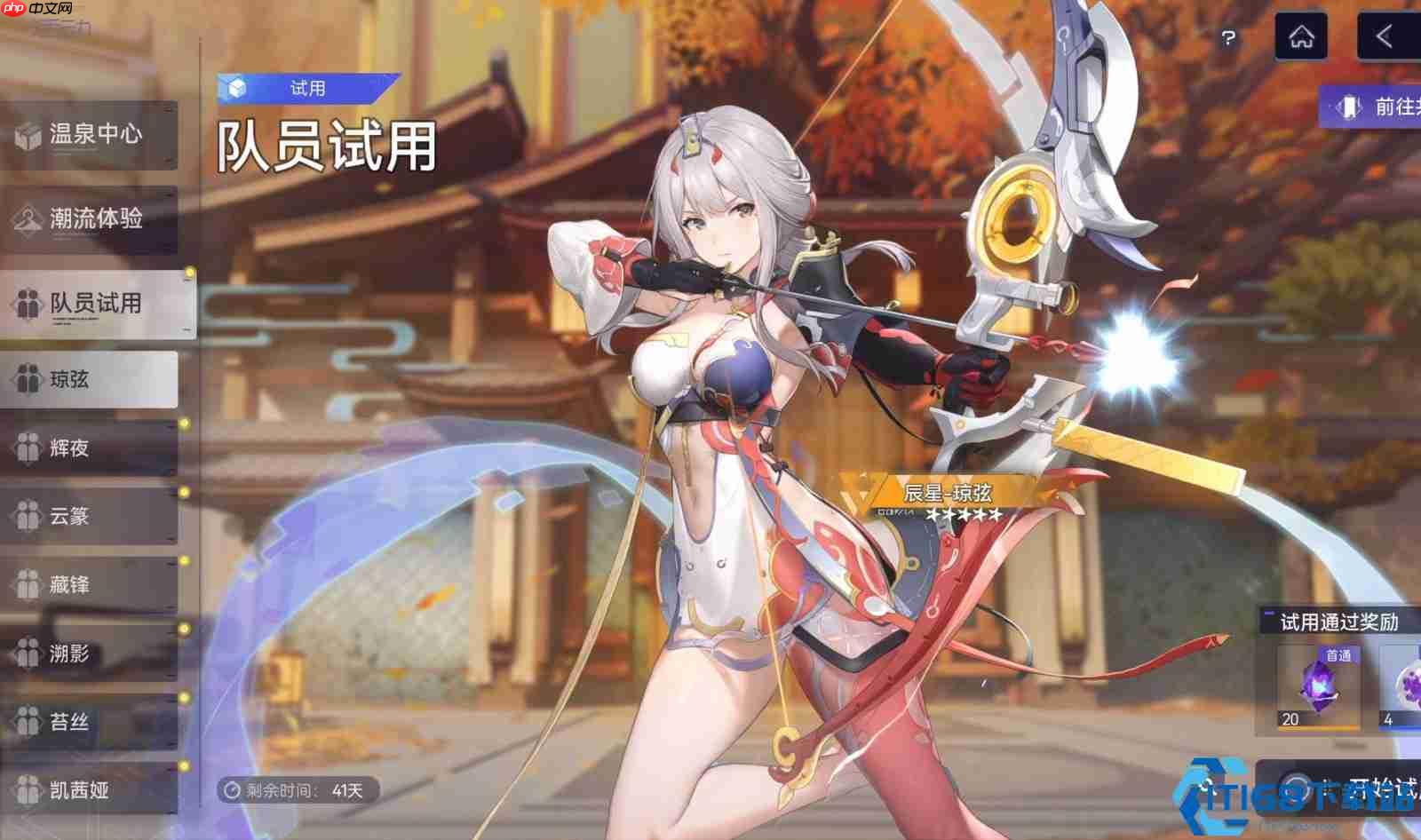This screenshot has width=1421, height=840.
Task: Switch to the 辉夜 character entry
Action: coord(28,447)
